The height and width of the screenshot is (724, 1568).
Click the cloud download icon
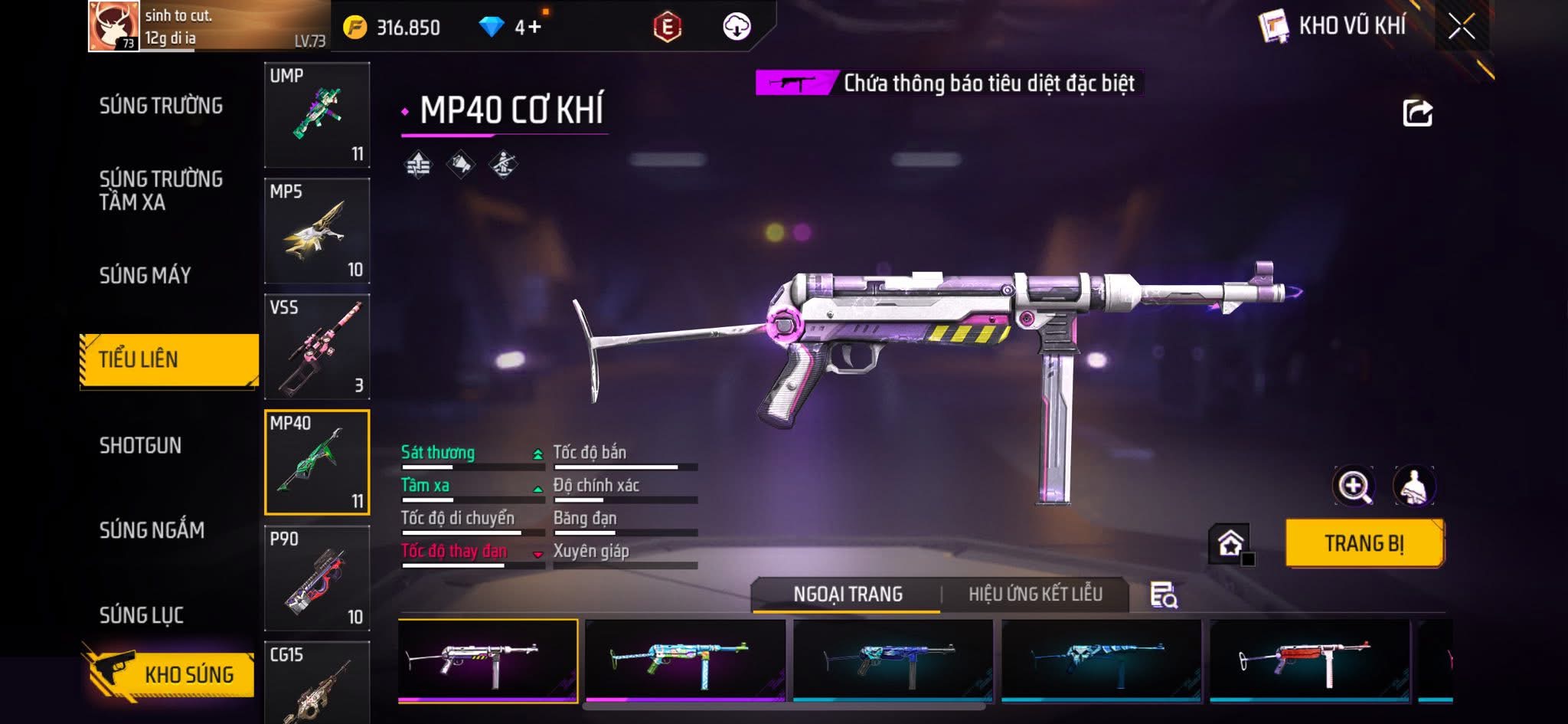click(x=737, y=27)
